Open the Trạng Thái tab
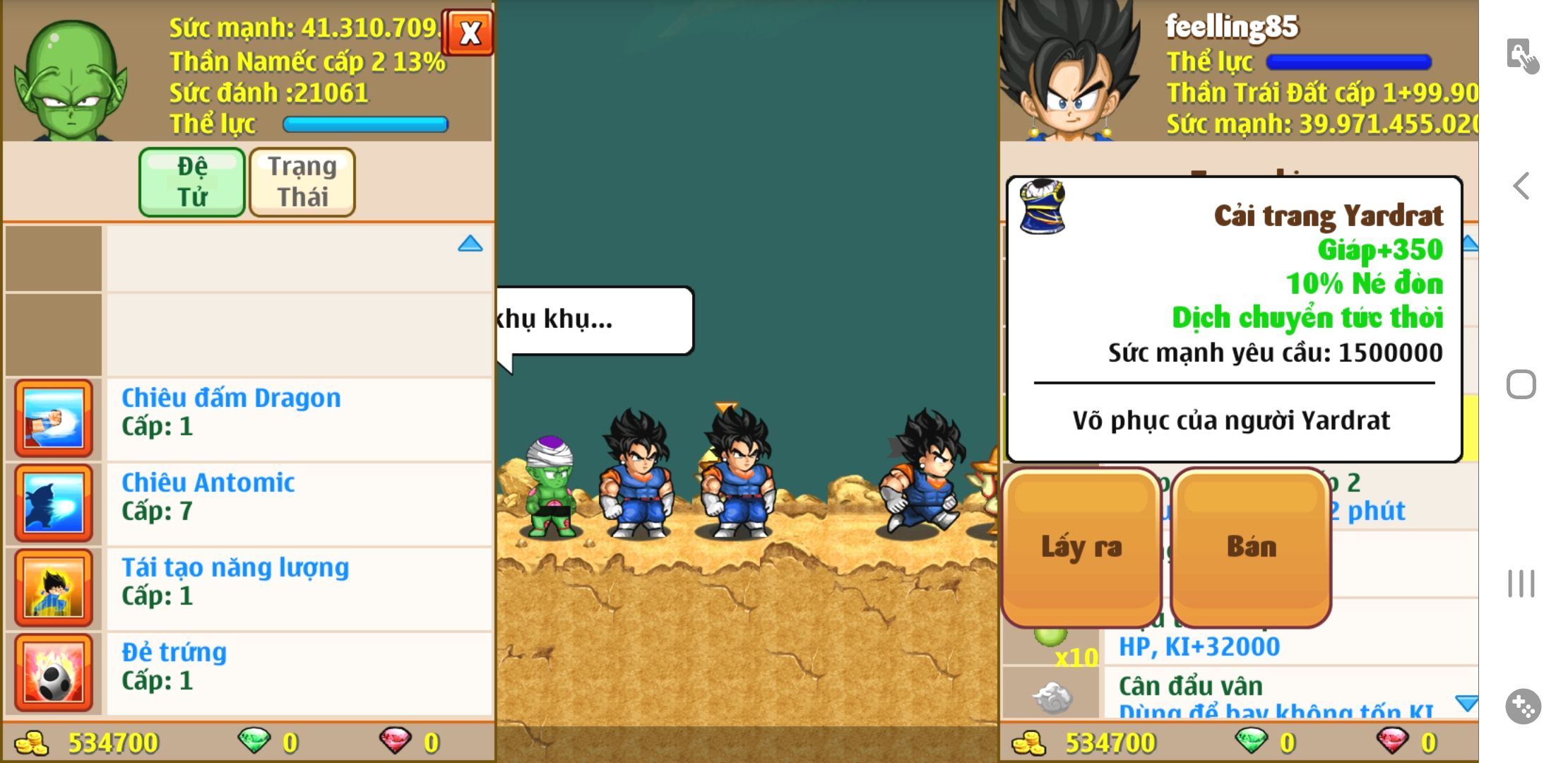 (302, 182)
